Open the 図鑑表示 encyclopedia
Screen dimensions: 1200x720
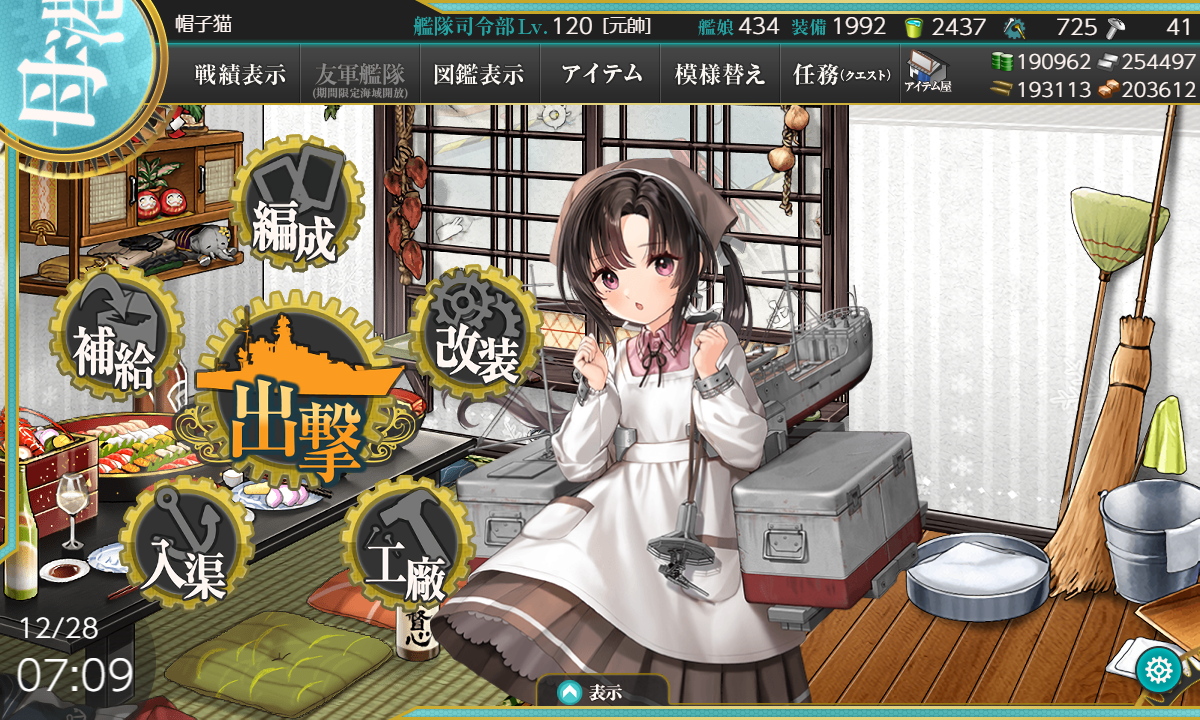point(479,74)
